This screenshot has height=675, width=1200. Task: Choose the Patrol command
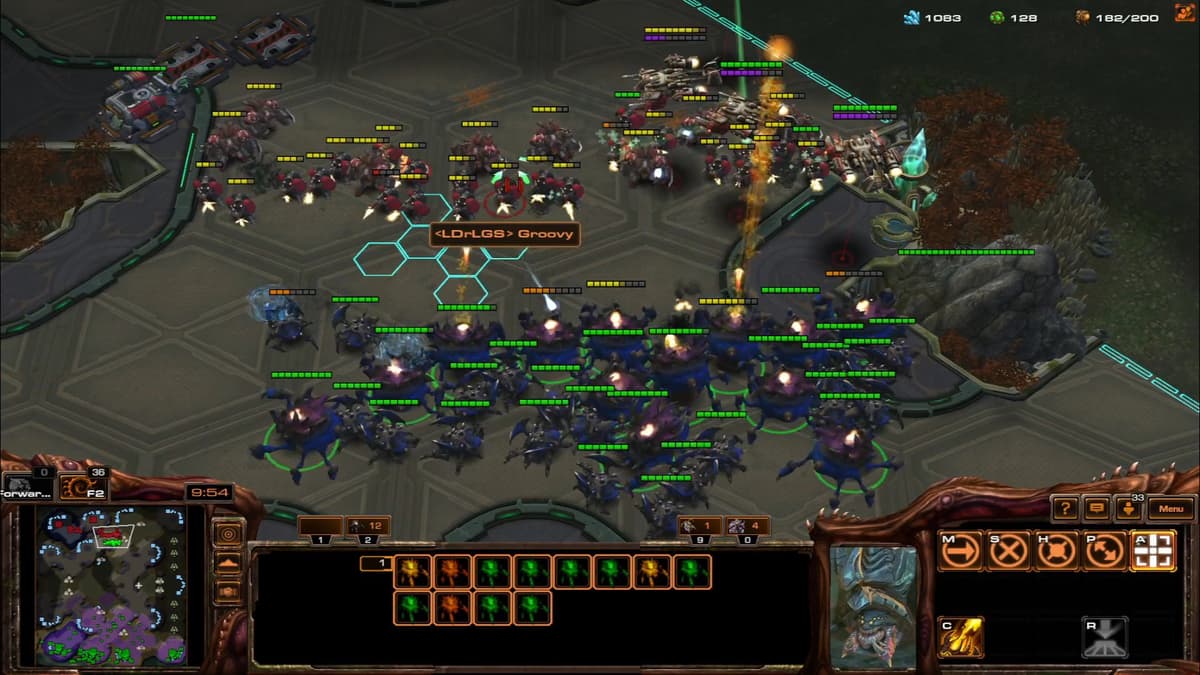1105,551
